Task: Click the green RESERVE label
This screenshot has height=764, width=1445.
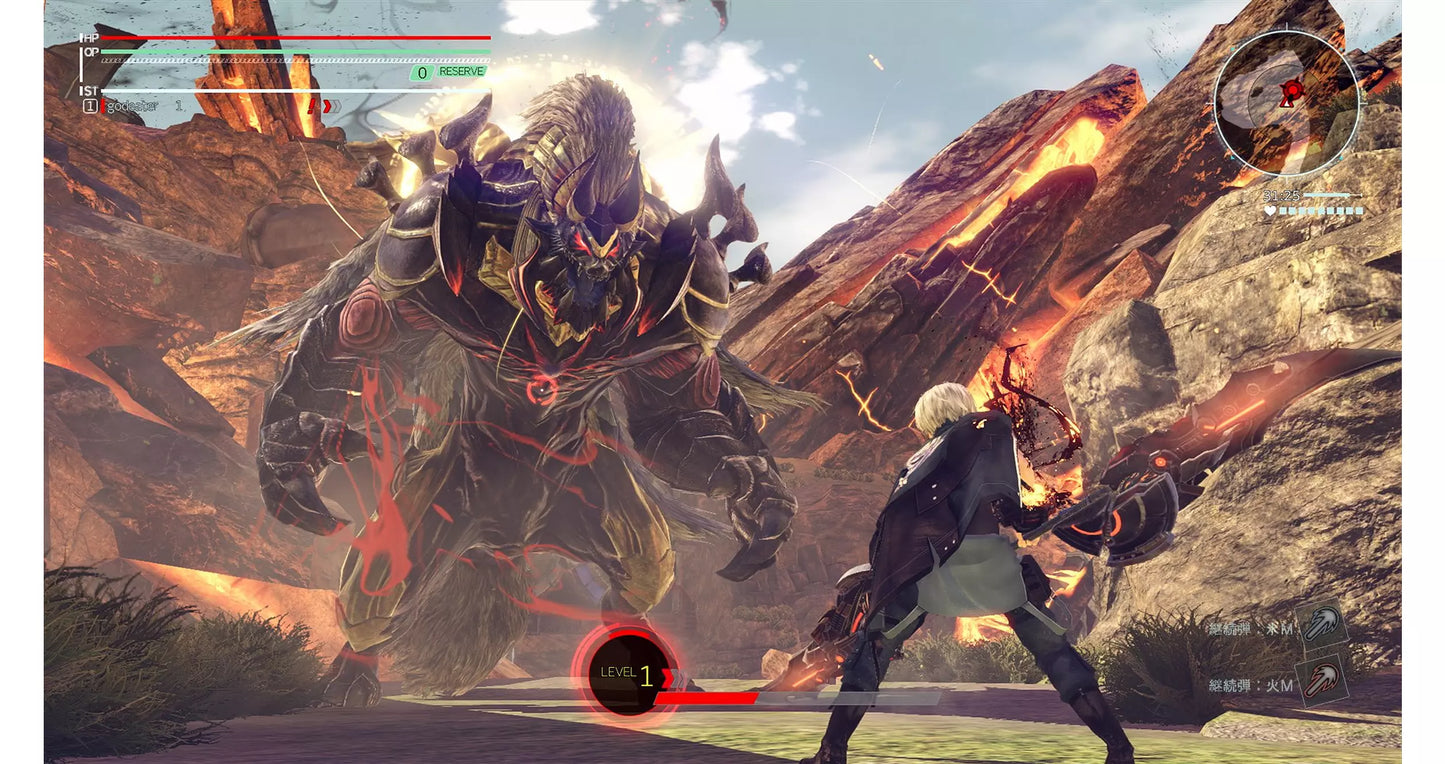Action: (461, 72)
